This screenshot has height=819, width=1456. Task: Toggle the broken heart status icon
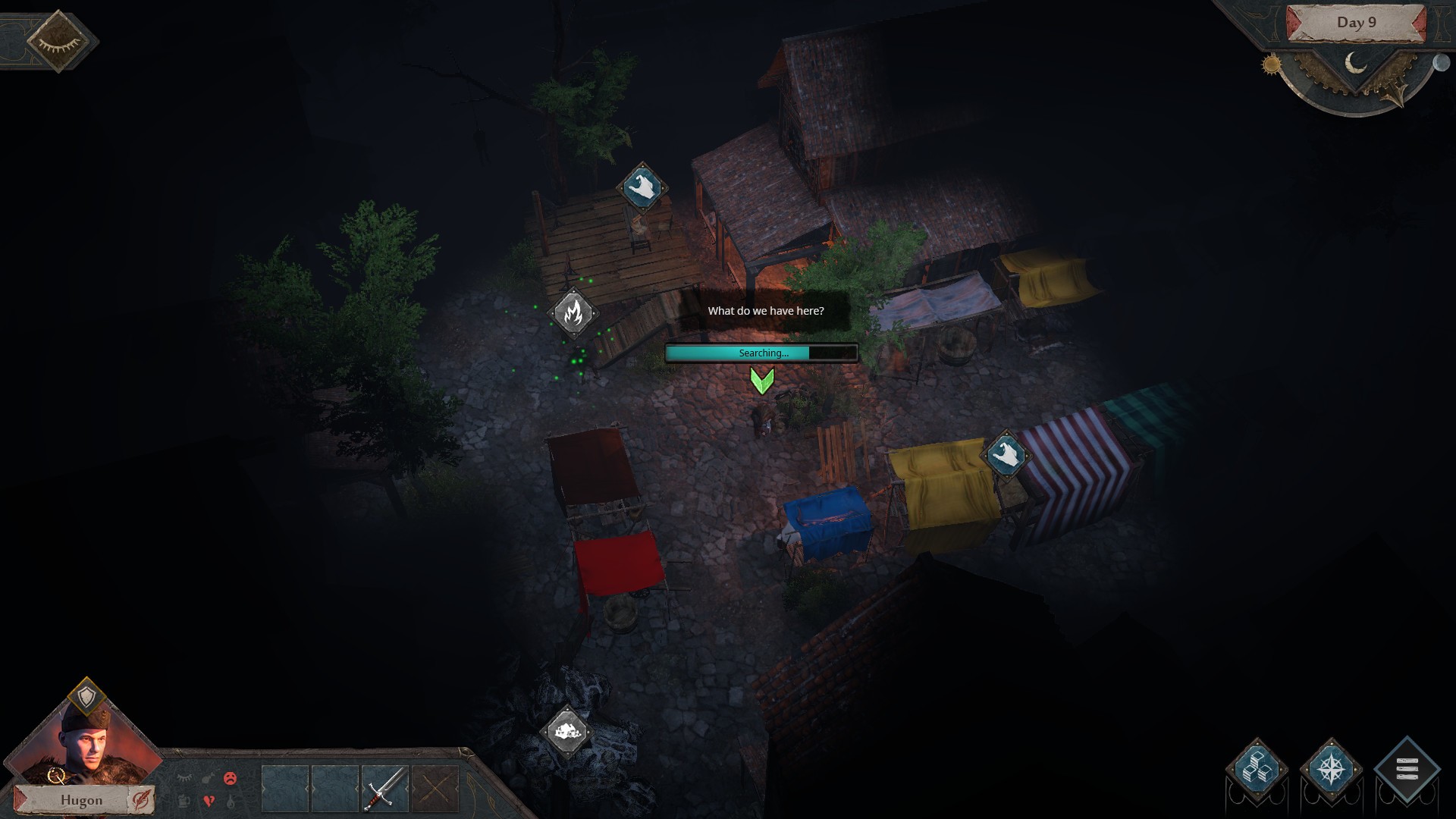coord(208,800)
